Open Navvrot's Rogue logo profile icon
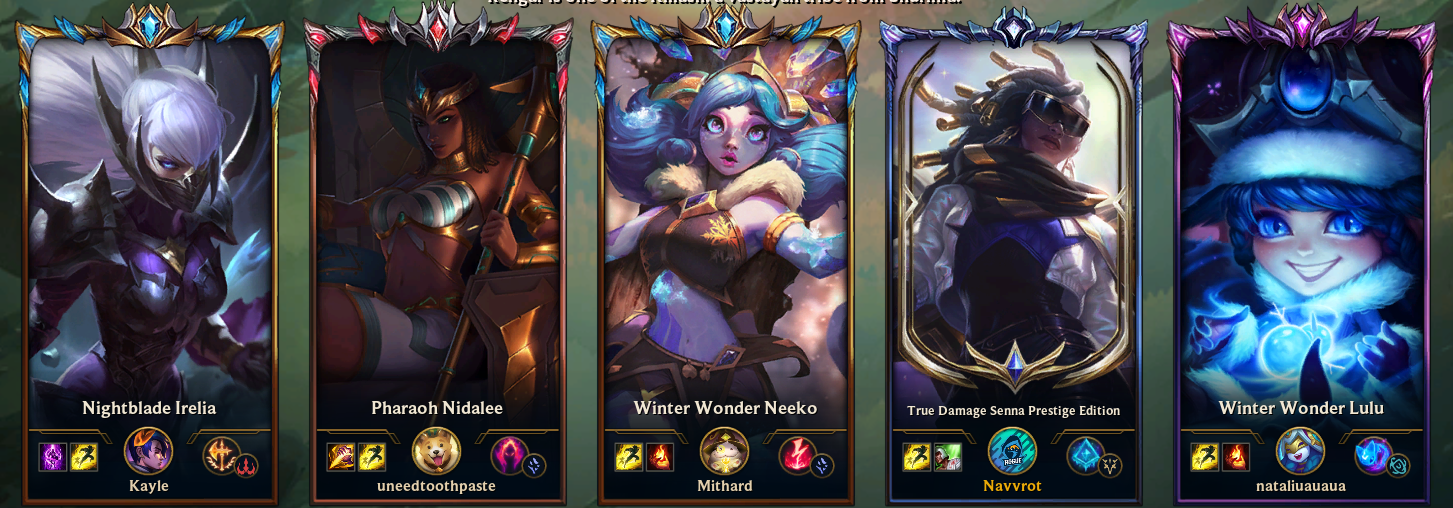 [1013, 451]
